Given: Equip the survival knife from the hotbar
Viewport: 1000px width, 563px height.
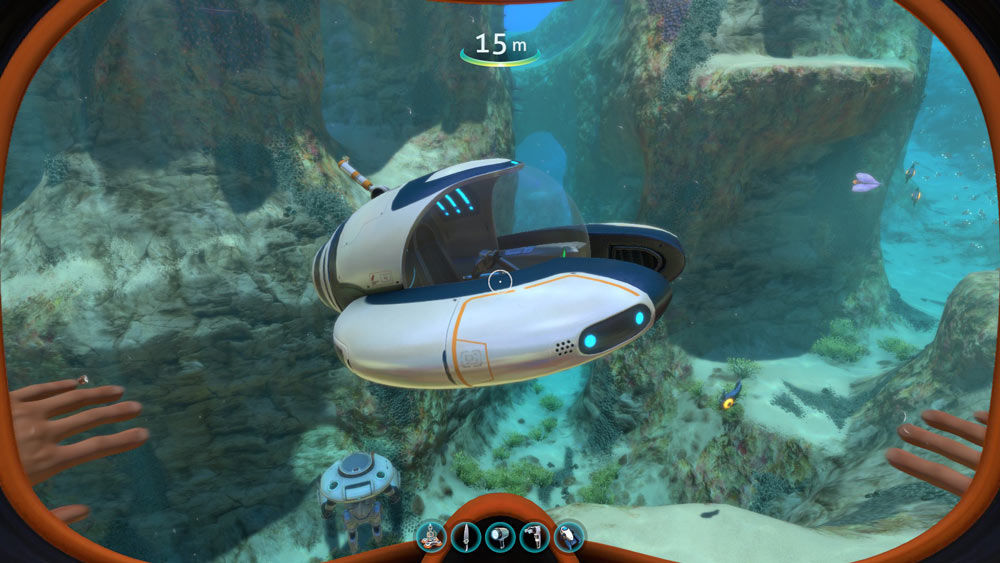Looking at the screenshot, I should tap(466, 537).
